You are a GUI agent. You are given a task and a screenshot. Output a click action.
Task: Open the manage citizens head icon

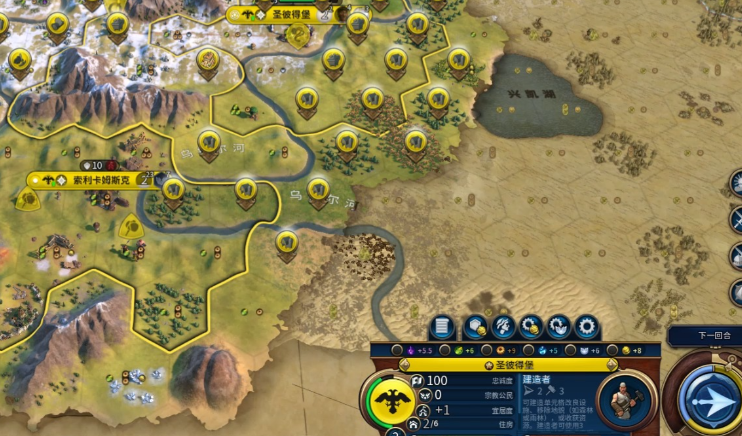[503, 327]
